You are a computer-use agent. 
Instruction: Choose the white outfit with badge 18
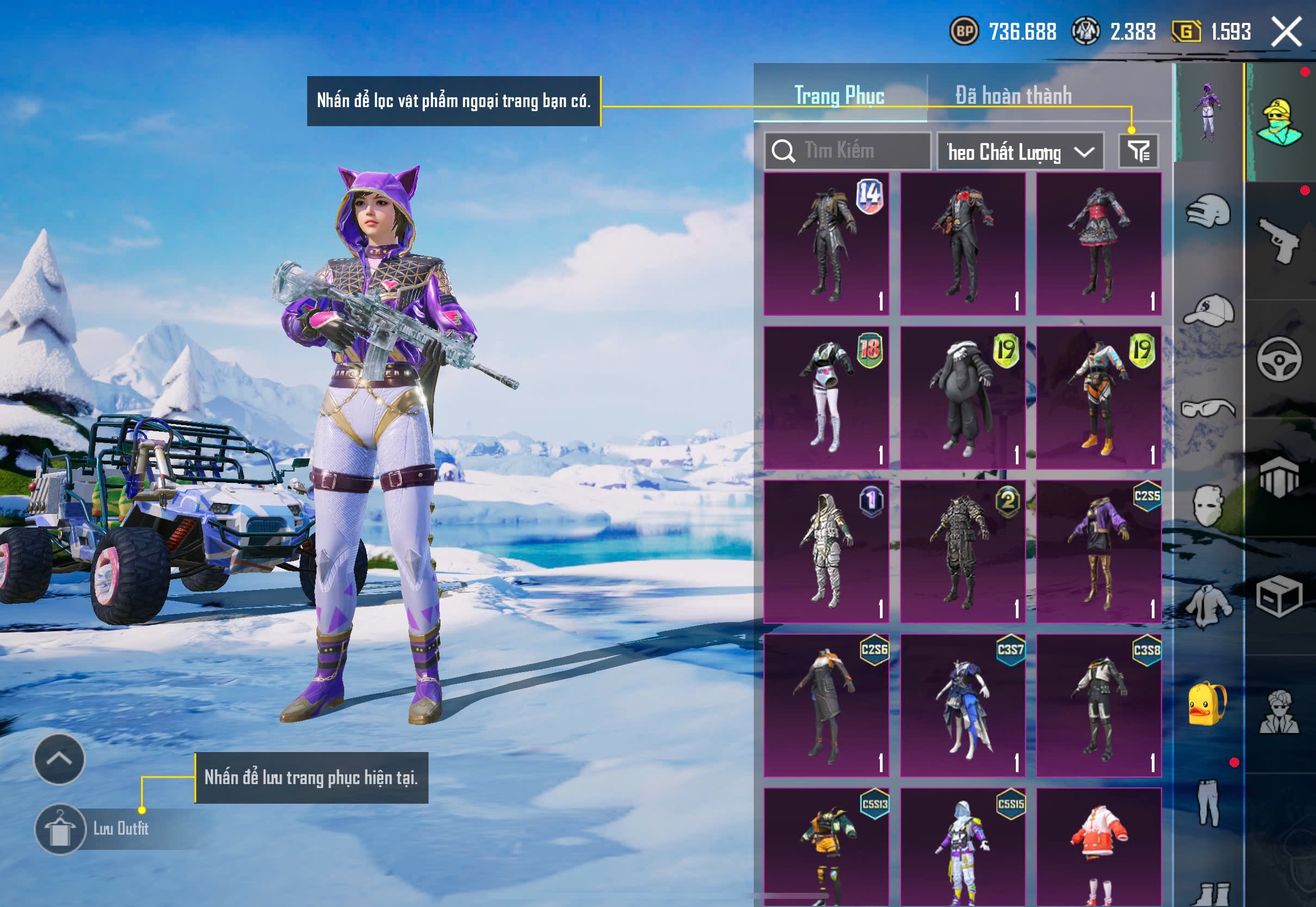pyautogui.click(x=826, y=398)
